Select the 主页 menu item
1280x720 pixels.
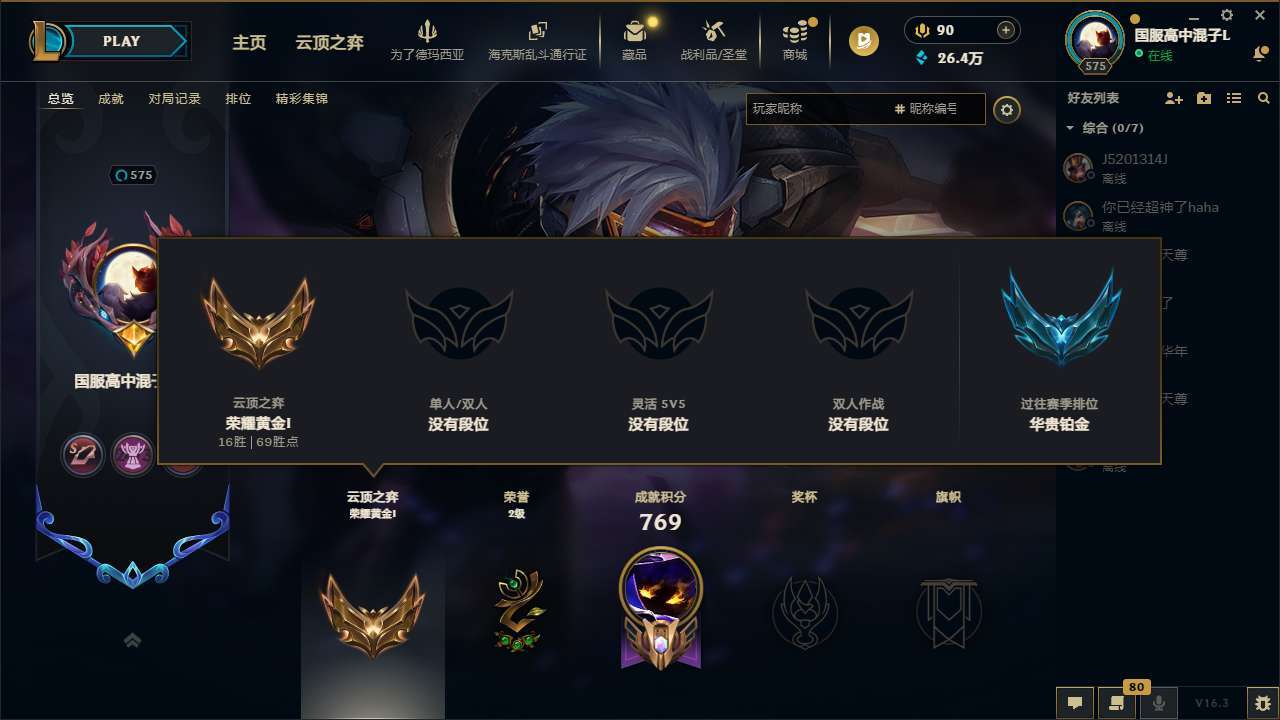[x=248, y=44]
